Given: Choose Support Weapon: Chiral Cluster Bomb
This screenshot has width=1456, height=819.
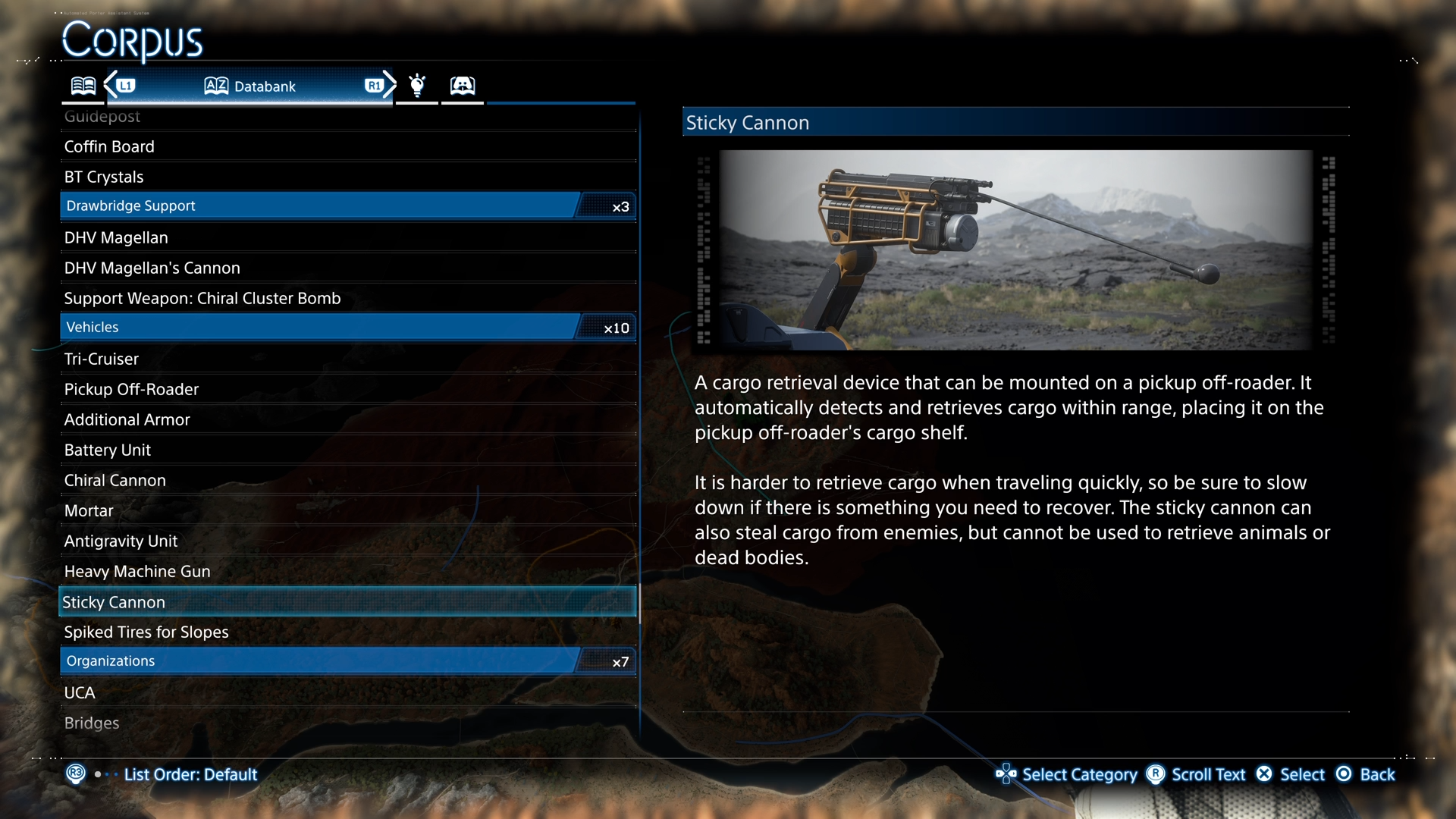Looking at the screenshot, I should coord(202,298).
